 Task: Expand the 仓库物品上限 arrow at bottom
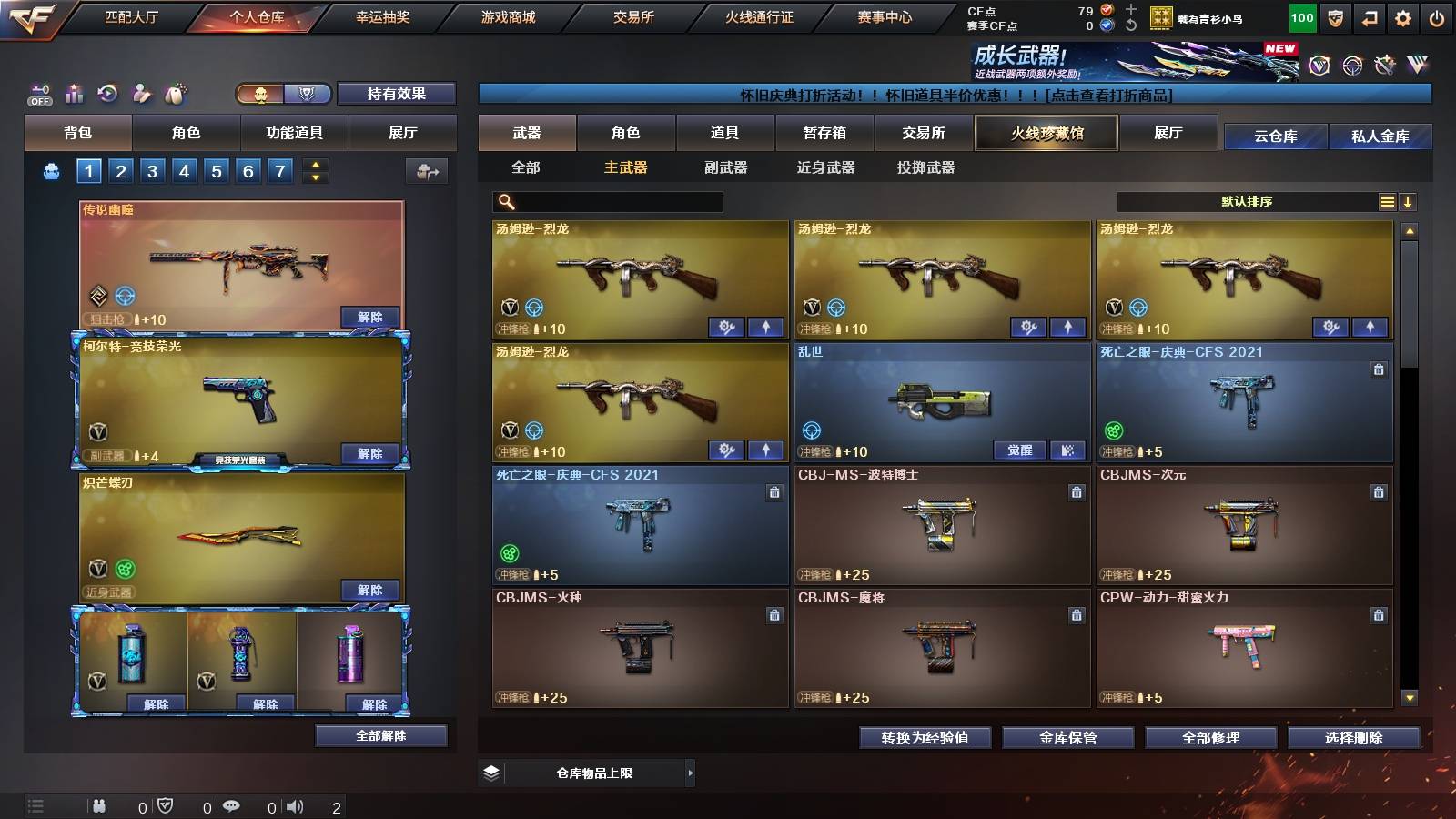point(693,775)
